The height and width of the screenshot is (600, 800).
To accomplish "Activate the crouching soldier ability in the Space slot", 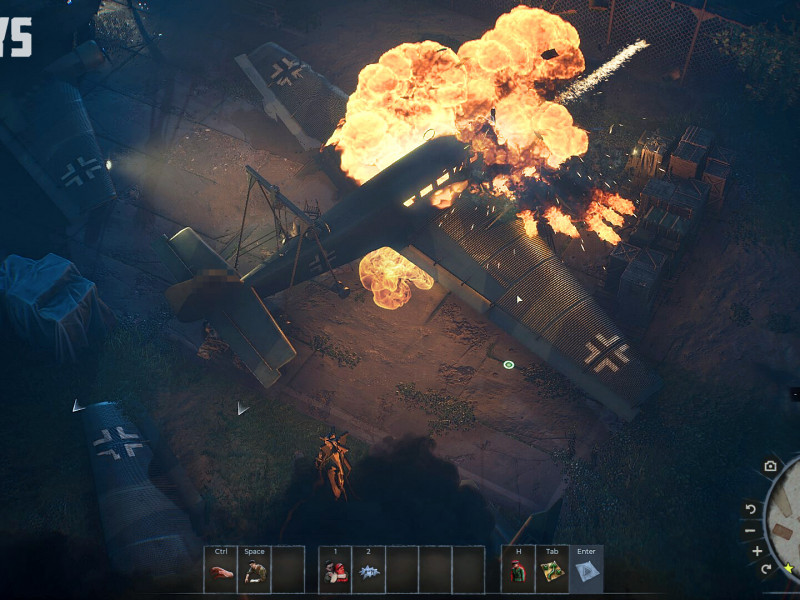I will 254,572.
